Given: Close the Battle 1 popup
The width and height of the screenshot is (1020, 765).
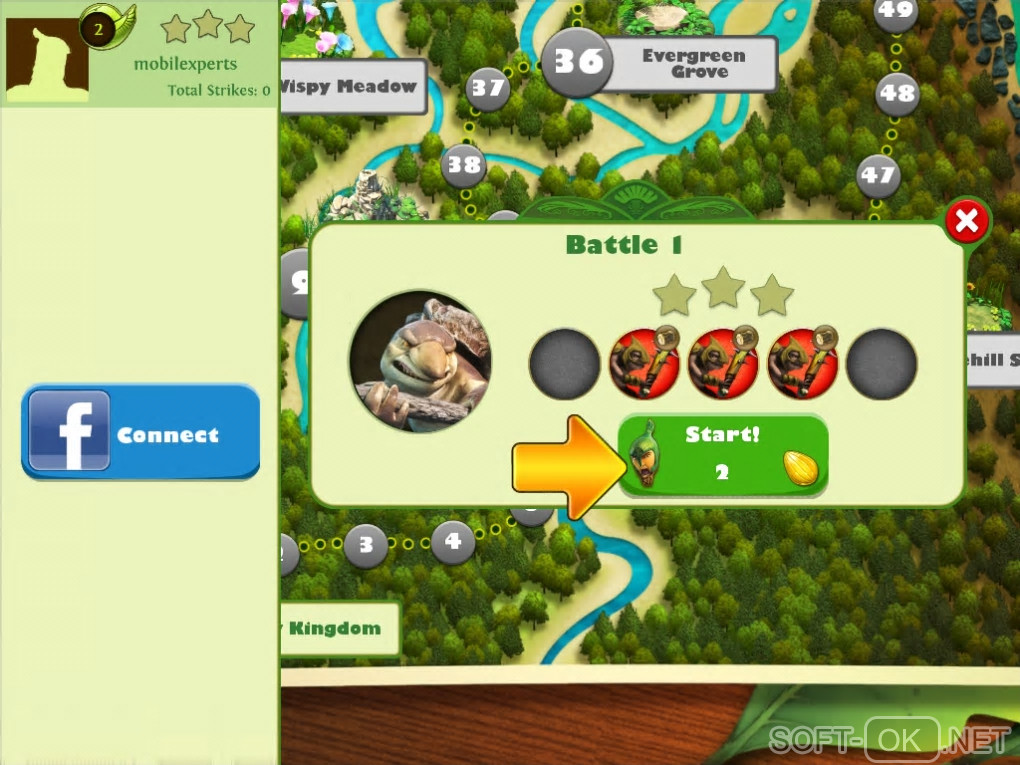Looking at the screenshot, I should click(966, 222).
